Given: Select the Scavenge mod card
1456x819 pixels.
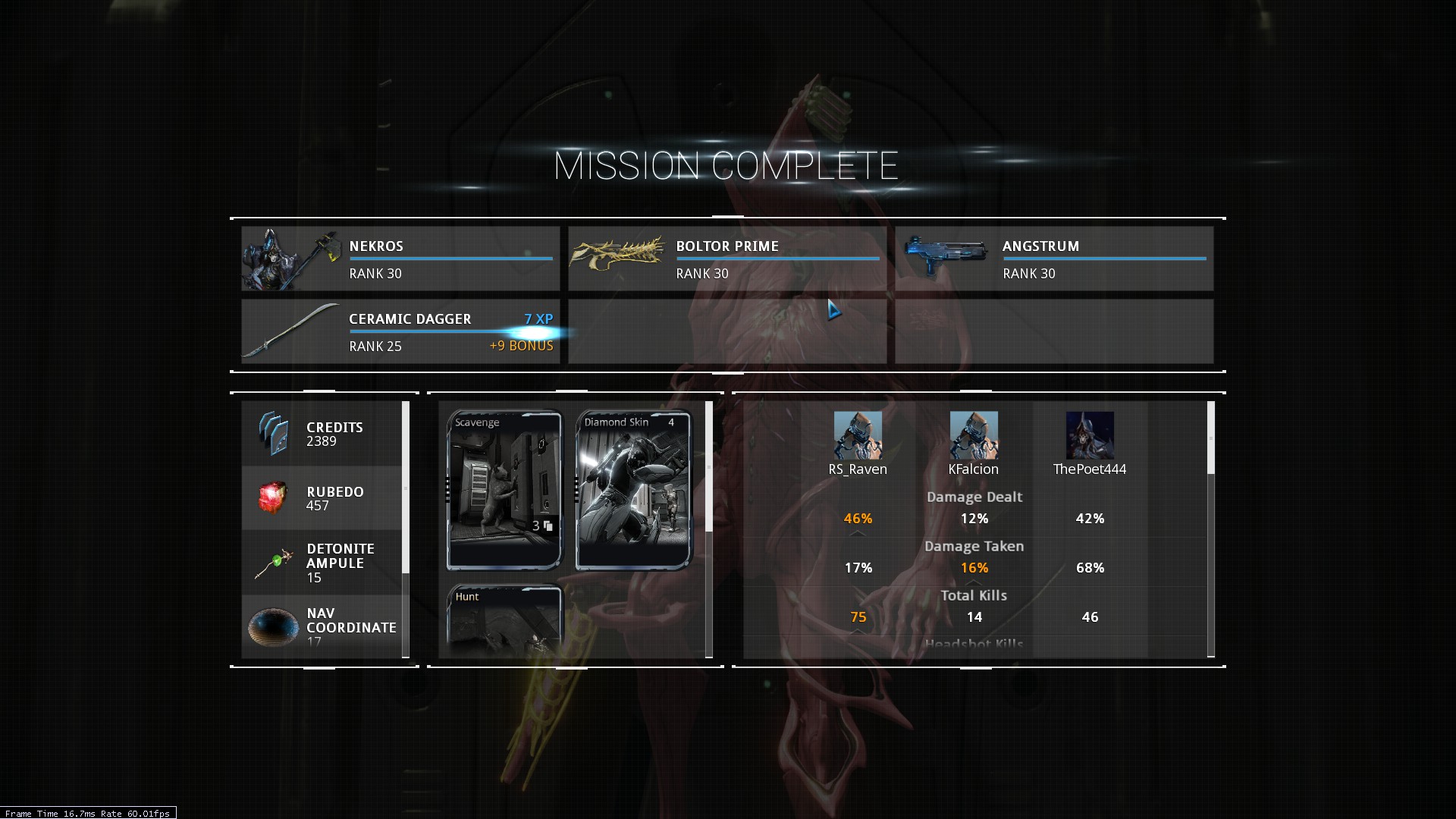Looking at the screenshot, I should 504,490.
